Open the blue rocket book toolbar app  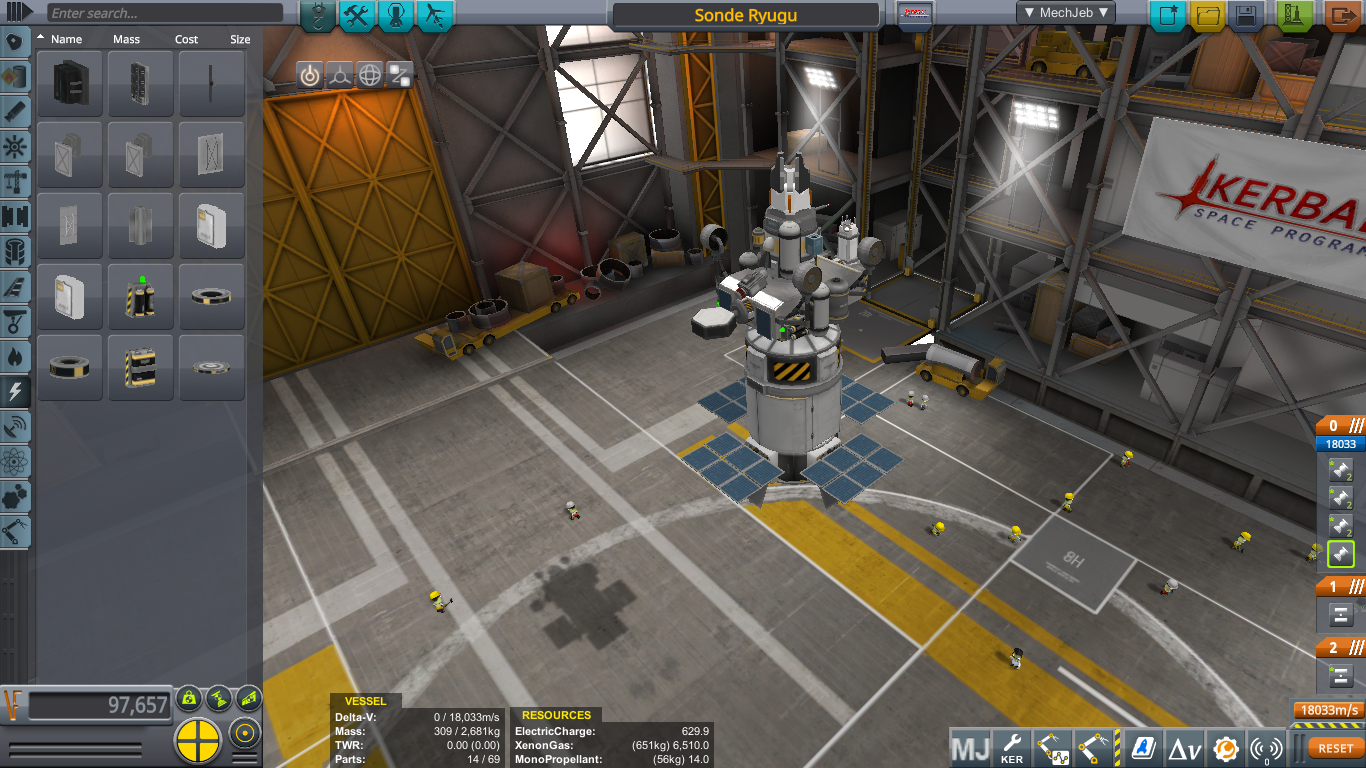coord(1143,748)
